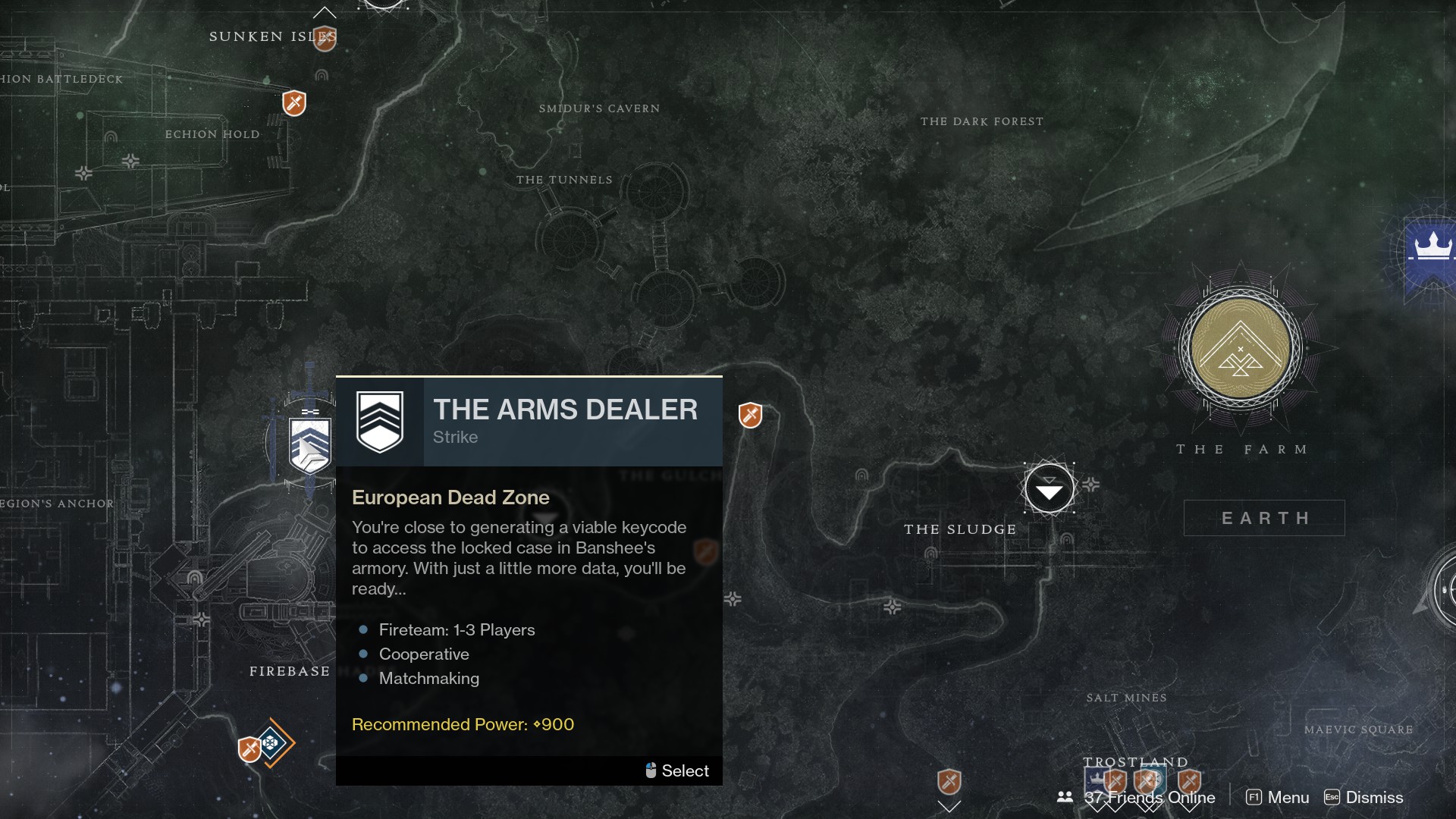
Task: Open adventure marker beside Sunken Isles label
Action: [x=325, y=38]
